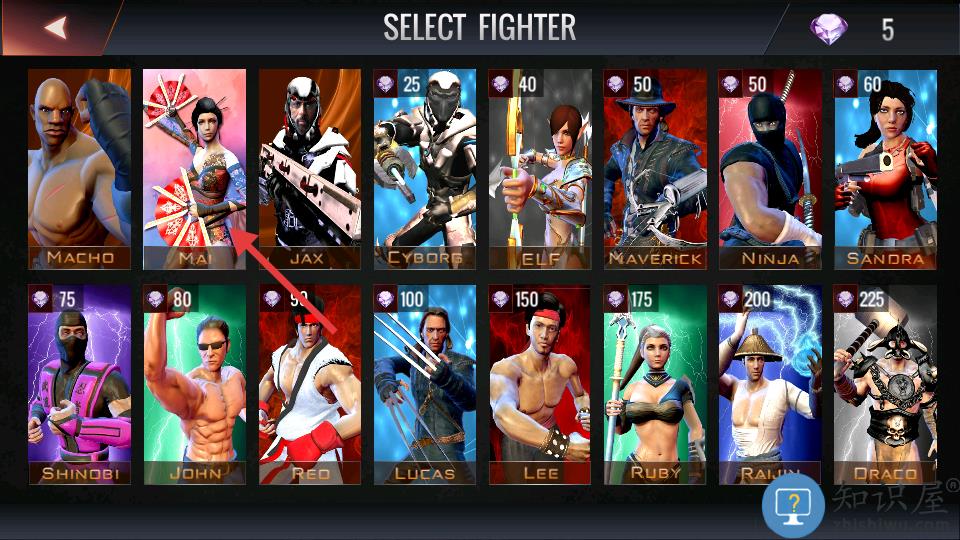
Task: Pick the Red fighter card
Action: 310,385
